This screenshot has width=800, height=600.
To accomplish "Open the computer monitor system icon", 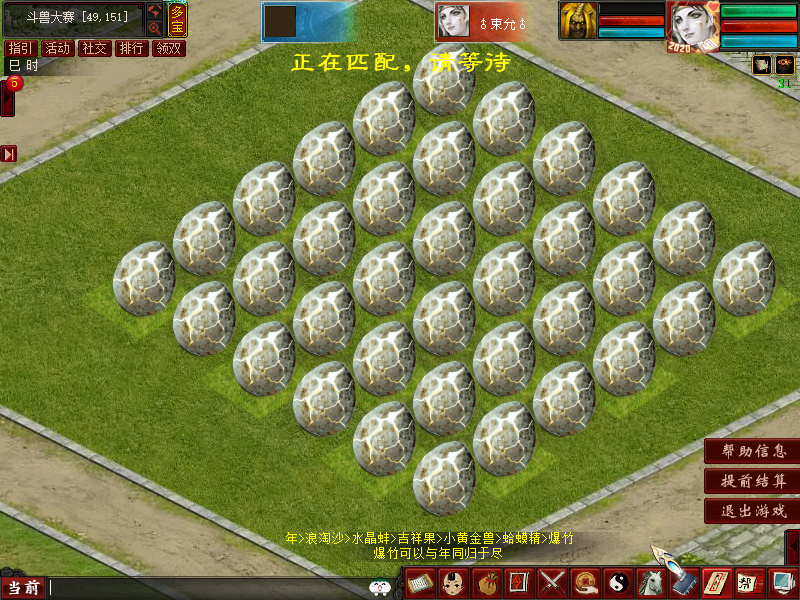I will pos(781,582).
